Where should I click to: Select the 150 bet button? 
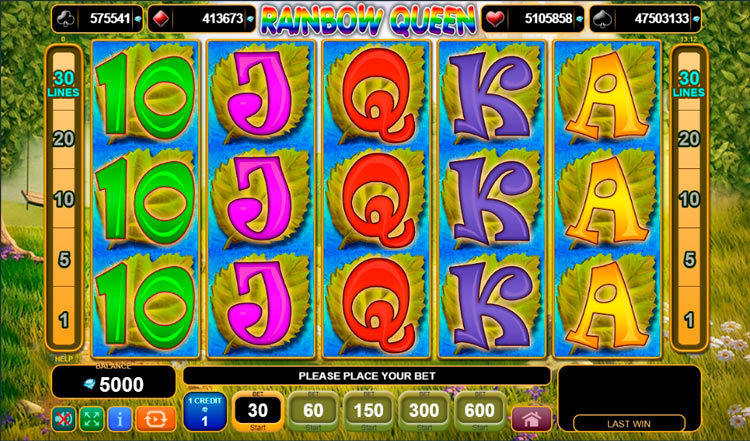pyautogui.click(x=369, y=412)
